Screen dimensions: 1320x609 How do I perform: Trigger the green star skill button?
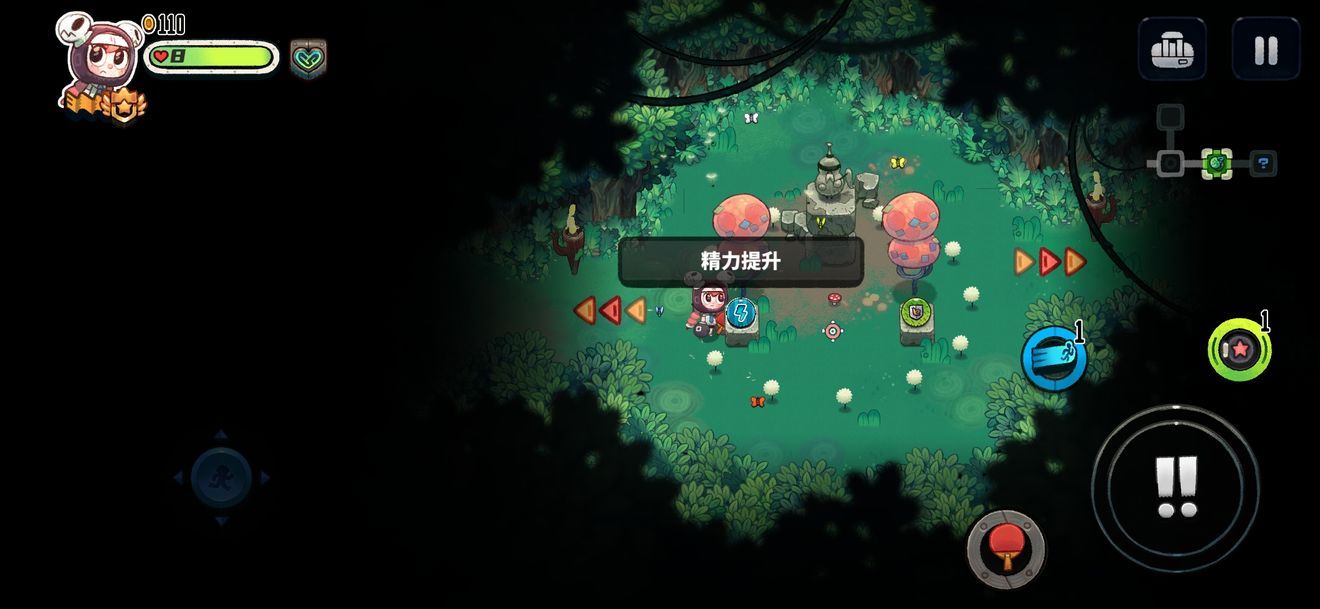(x=1239, y=350)
